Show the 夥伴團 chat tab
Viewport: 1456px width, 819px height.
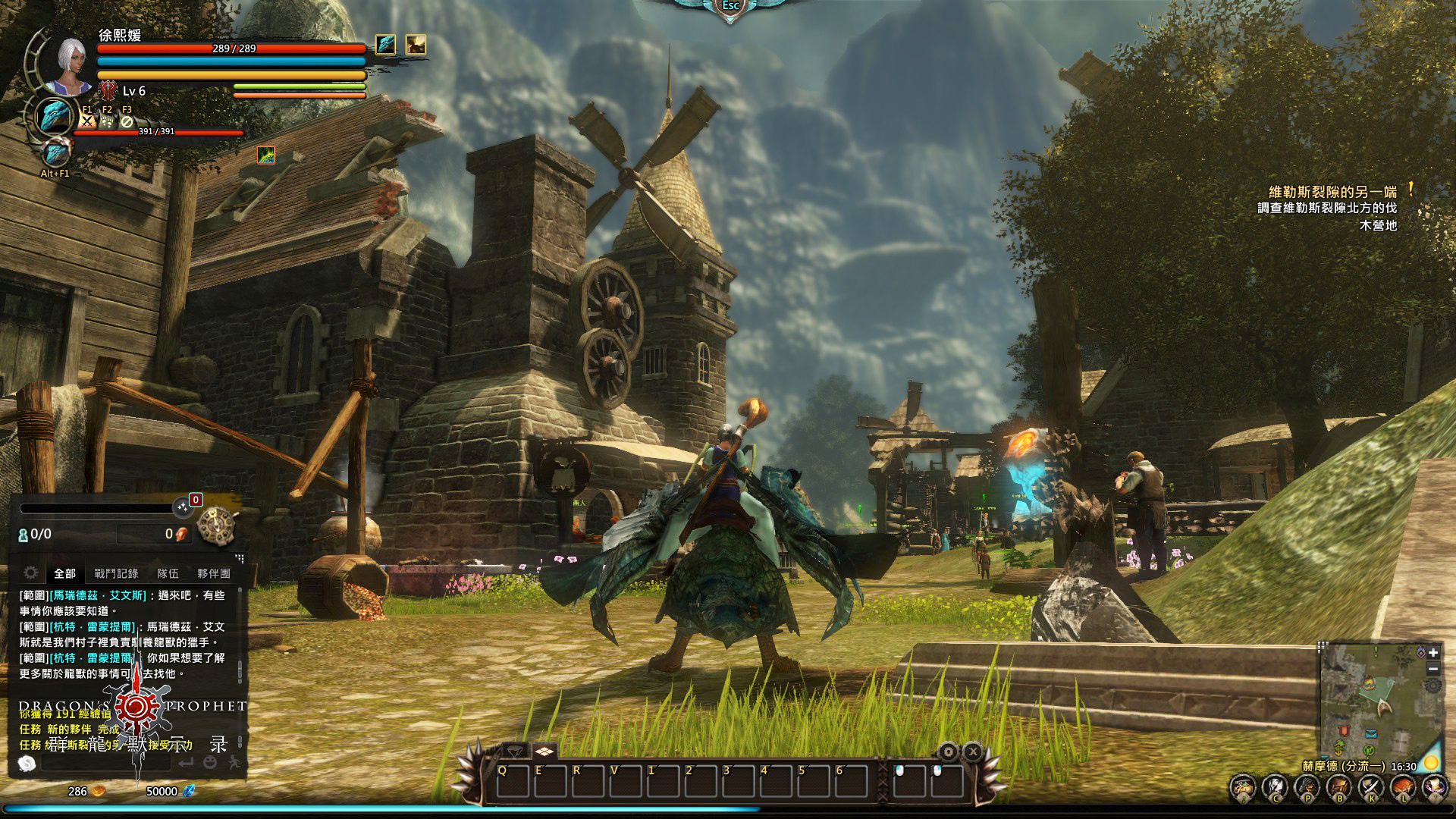213,573
